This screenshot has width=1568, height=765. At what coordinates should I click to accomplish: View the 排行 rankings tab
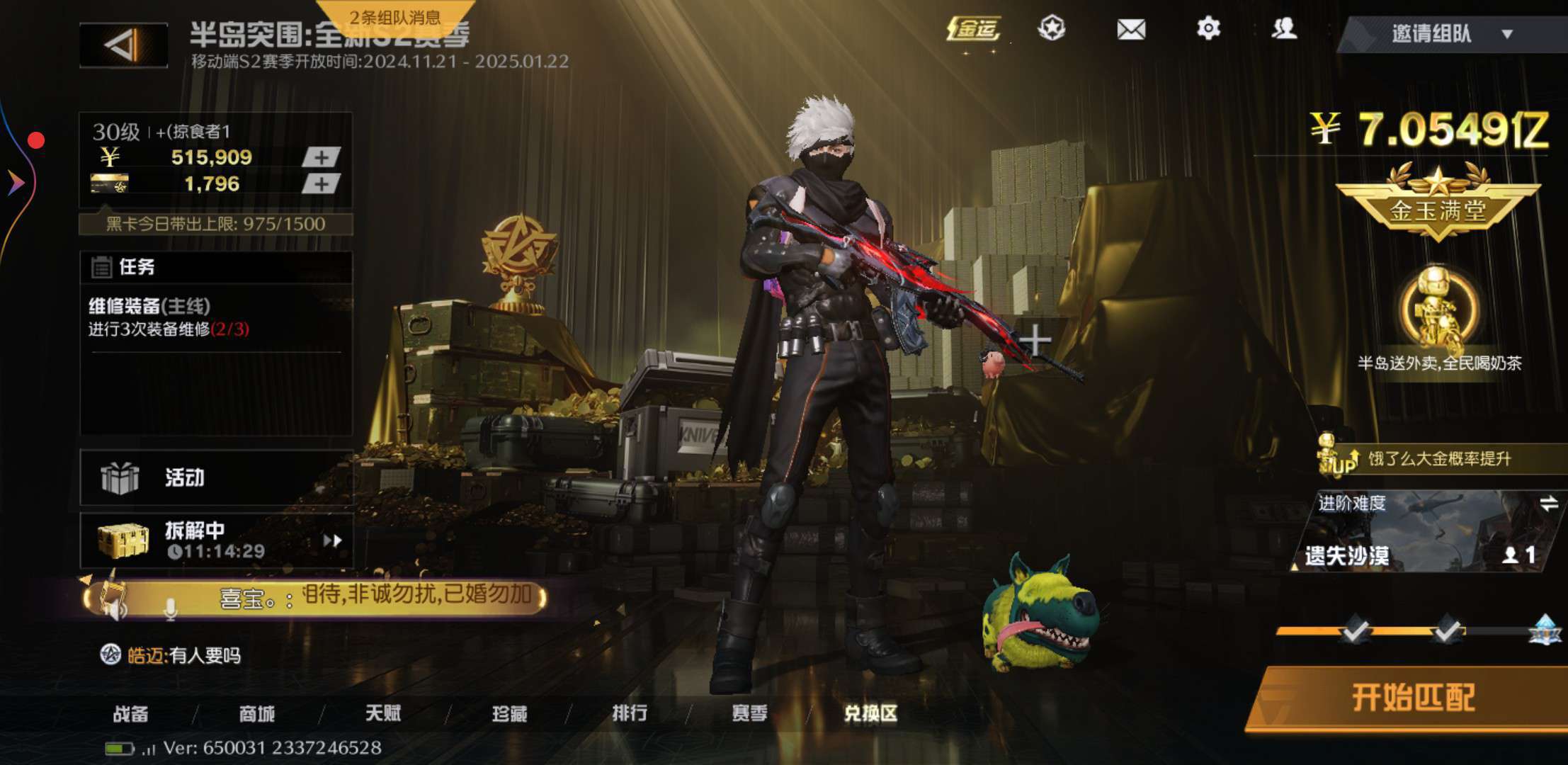[630, 713]
